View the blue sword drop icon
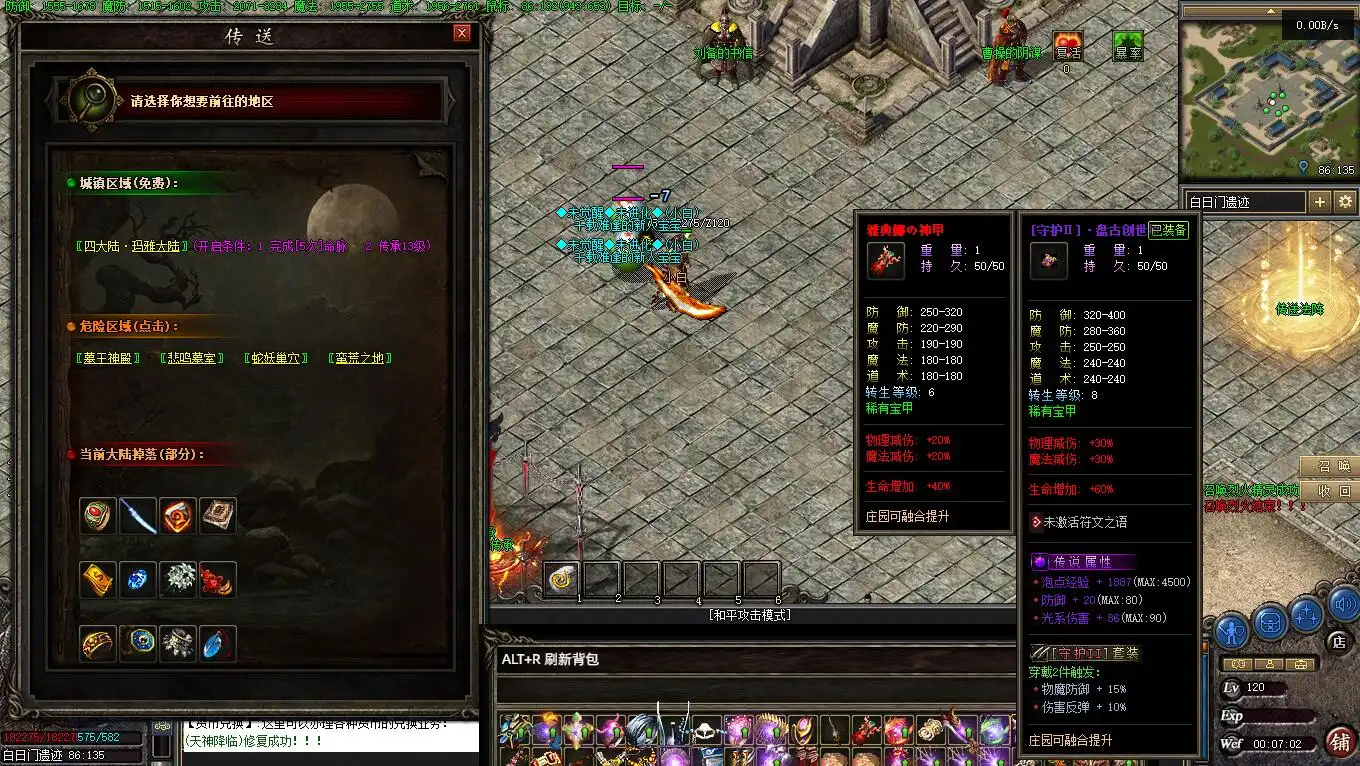Image resolution: width=1360 pixels, height=766 pixels. [138, 516]
